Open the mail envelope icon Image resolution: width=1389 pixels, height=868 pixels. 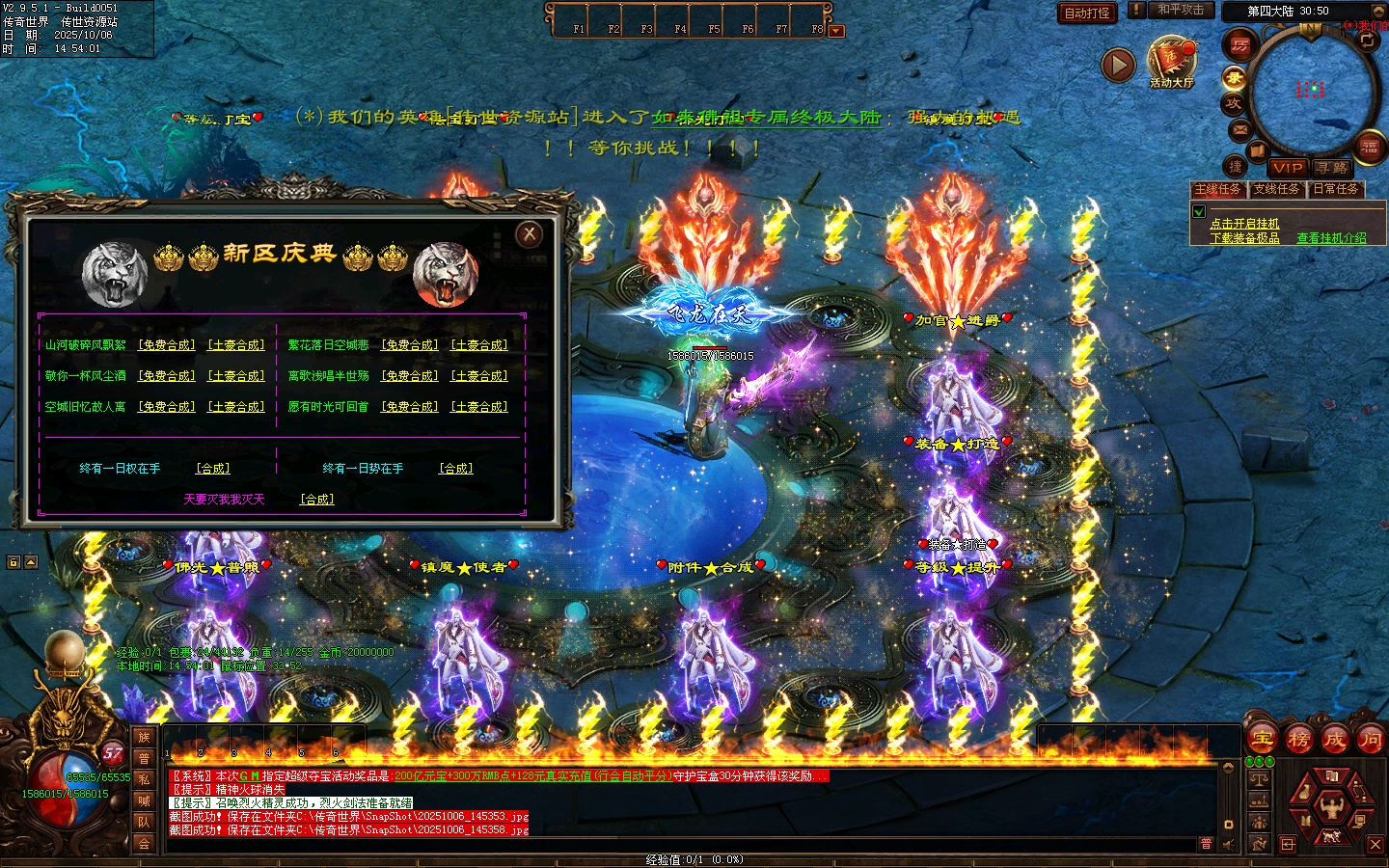pyautogui.click(x=1240, y=129)
